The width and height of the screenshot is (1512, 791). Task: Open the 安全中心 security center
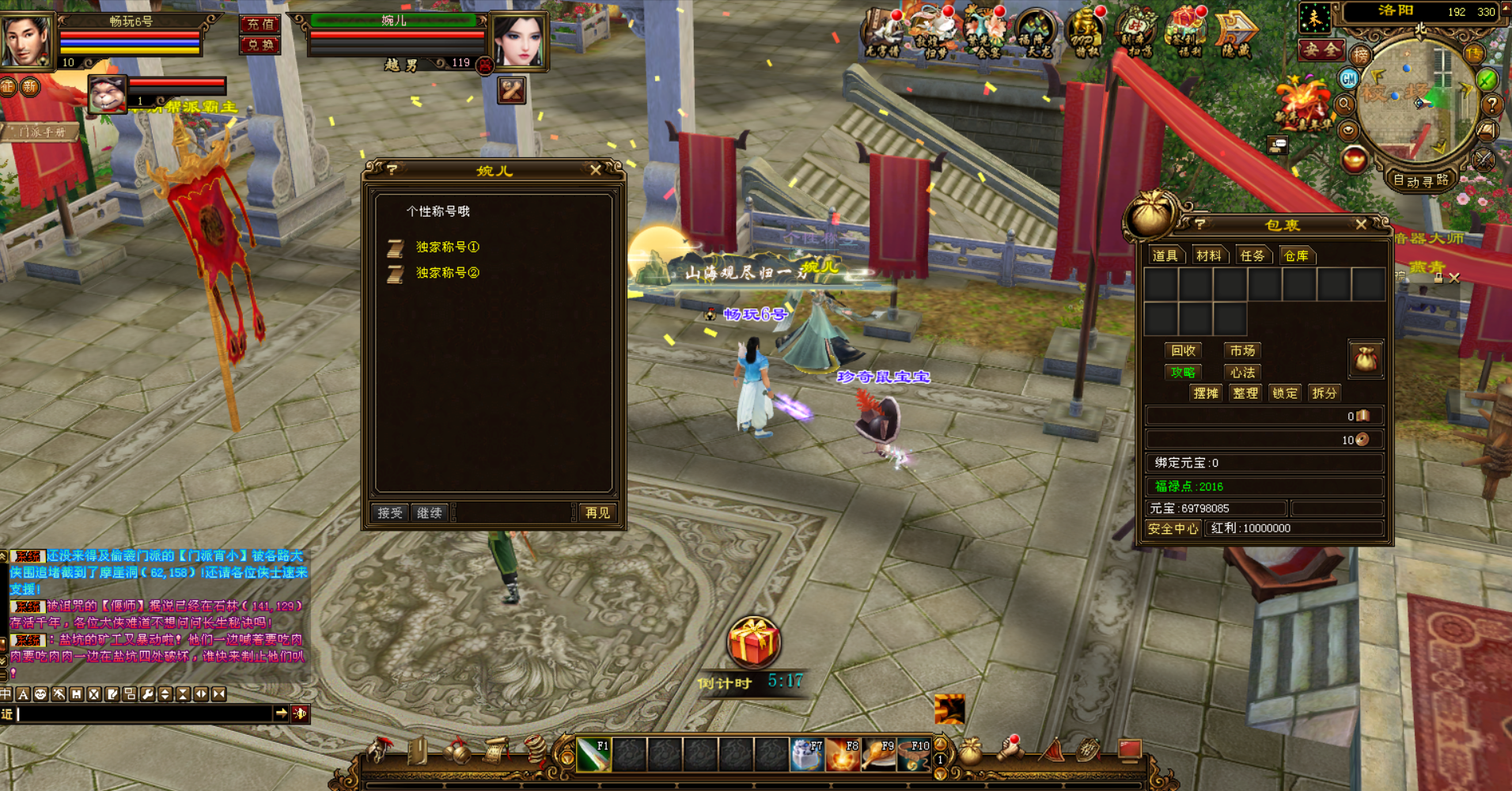(1173, 528)
